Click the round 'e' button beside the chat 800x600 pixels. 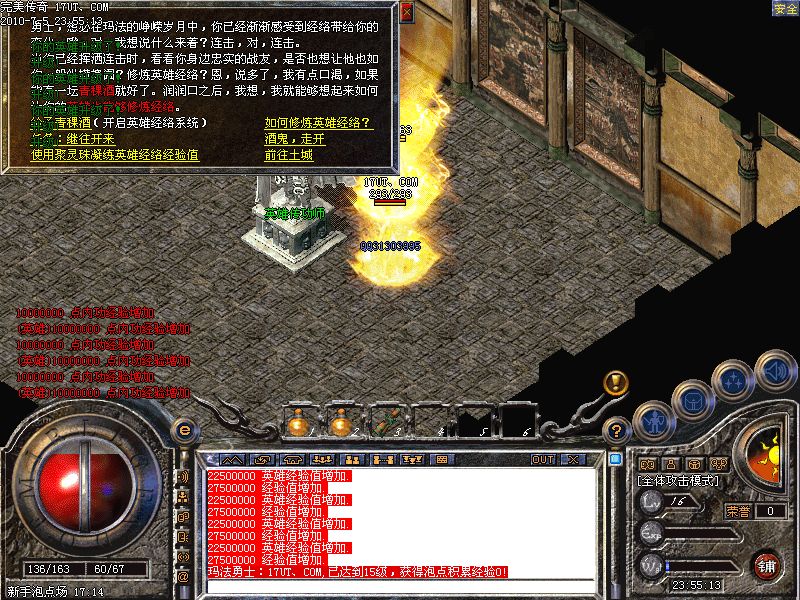183,430
